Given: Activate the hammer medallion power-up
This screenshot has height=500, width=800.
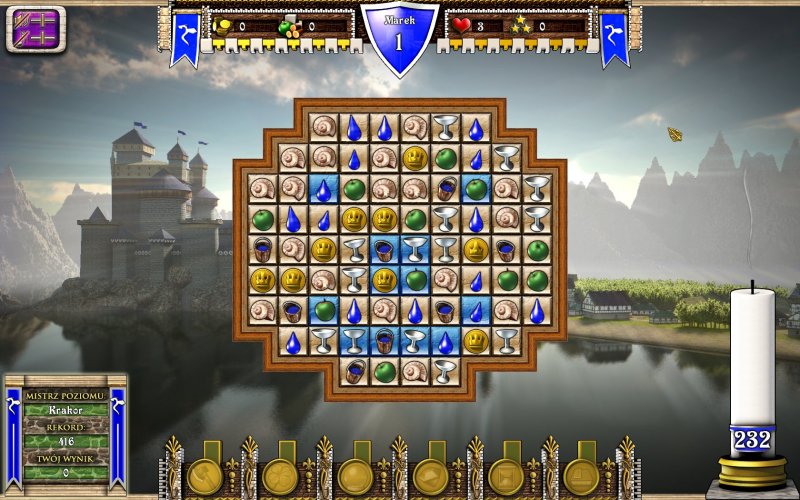Looking at the screenshot, I should (205, 476).
